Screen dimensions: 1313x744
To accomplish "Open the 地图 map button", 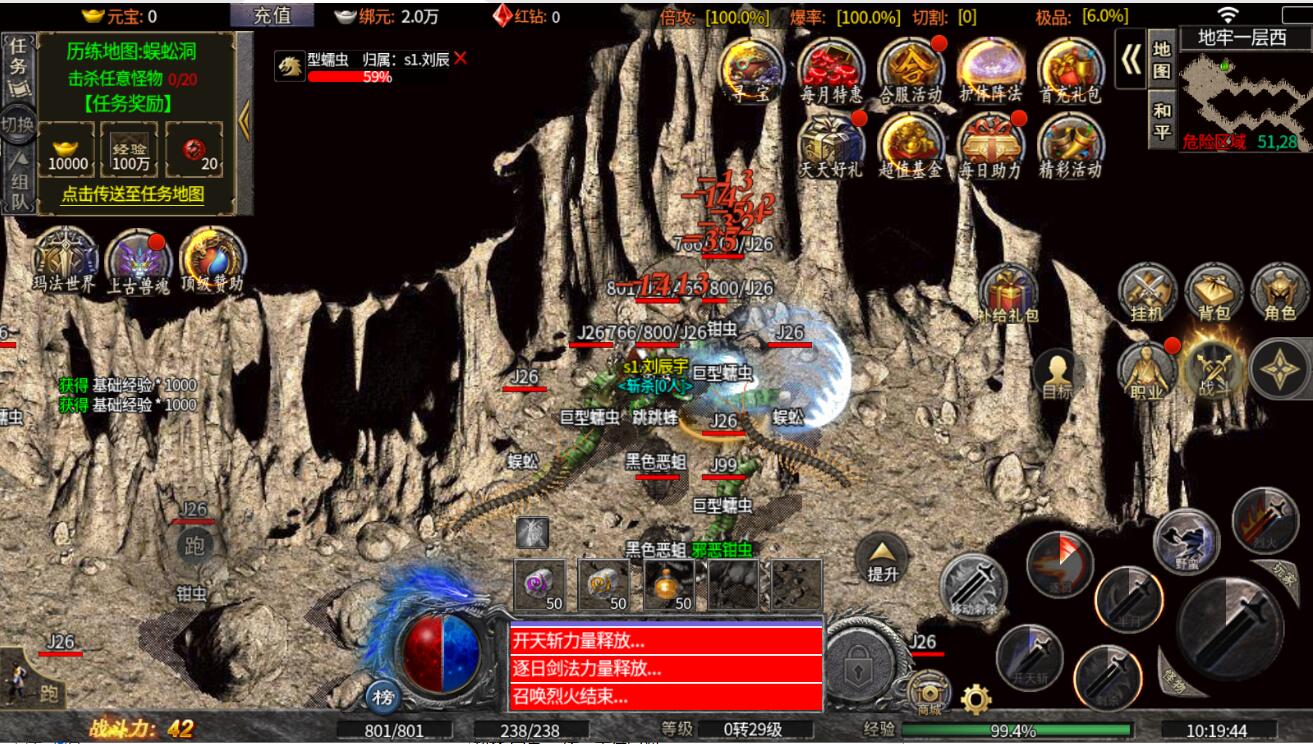I will click(x=1161, y=60).
